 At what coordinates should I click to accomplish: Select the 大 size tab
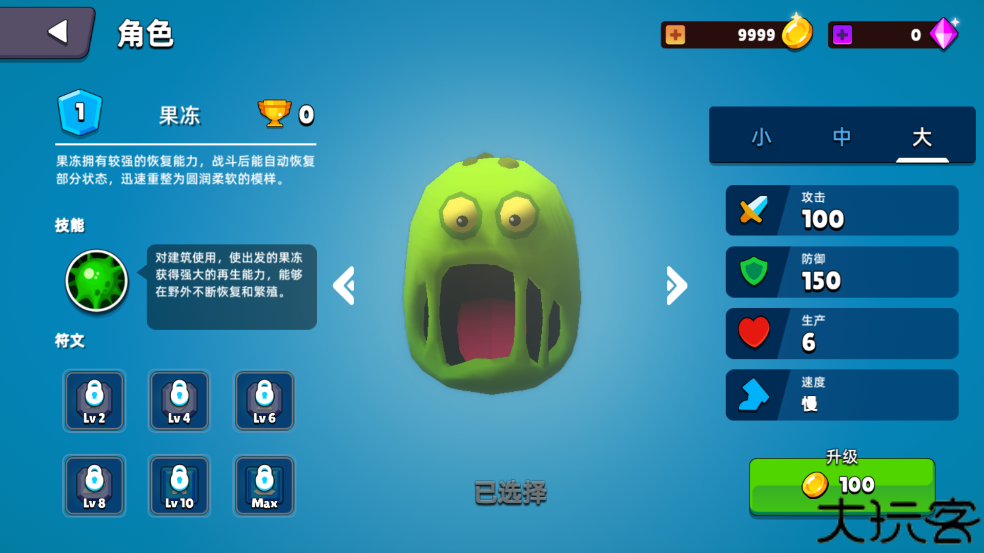click(921, 137)
